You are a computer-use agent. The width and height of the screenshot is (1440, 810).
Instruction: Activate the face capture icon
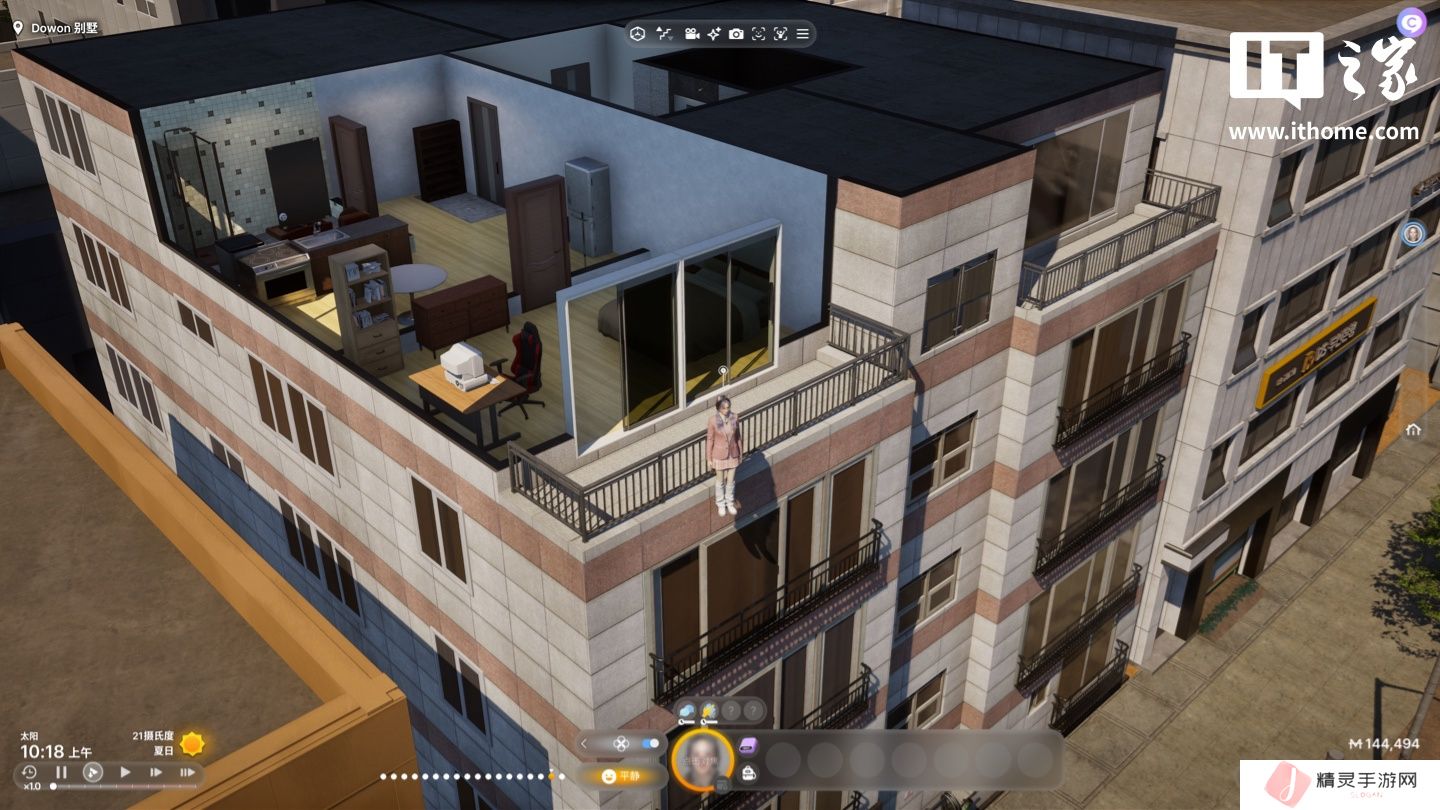[758, 34]
